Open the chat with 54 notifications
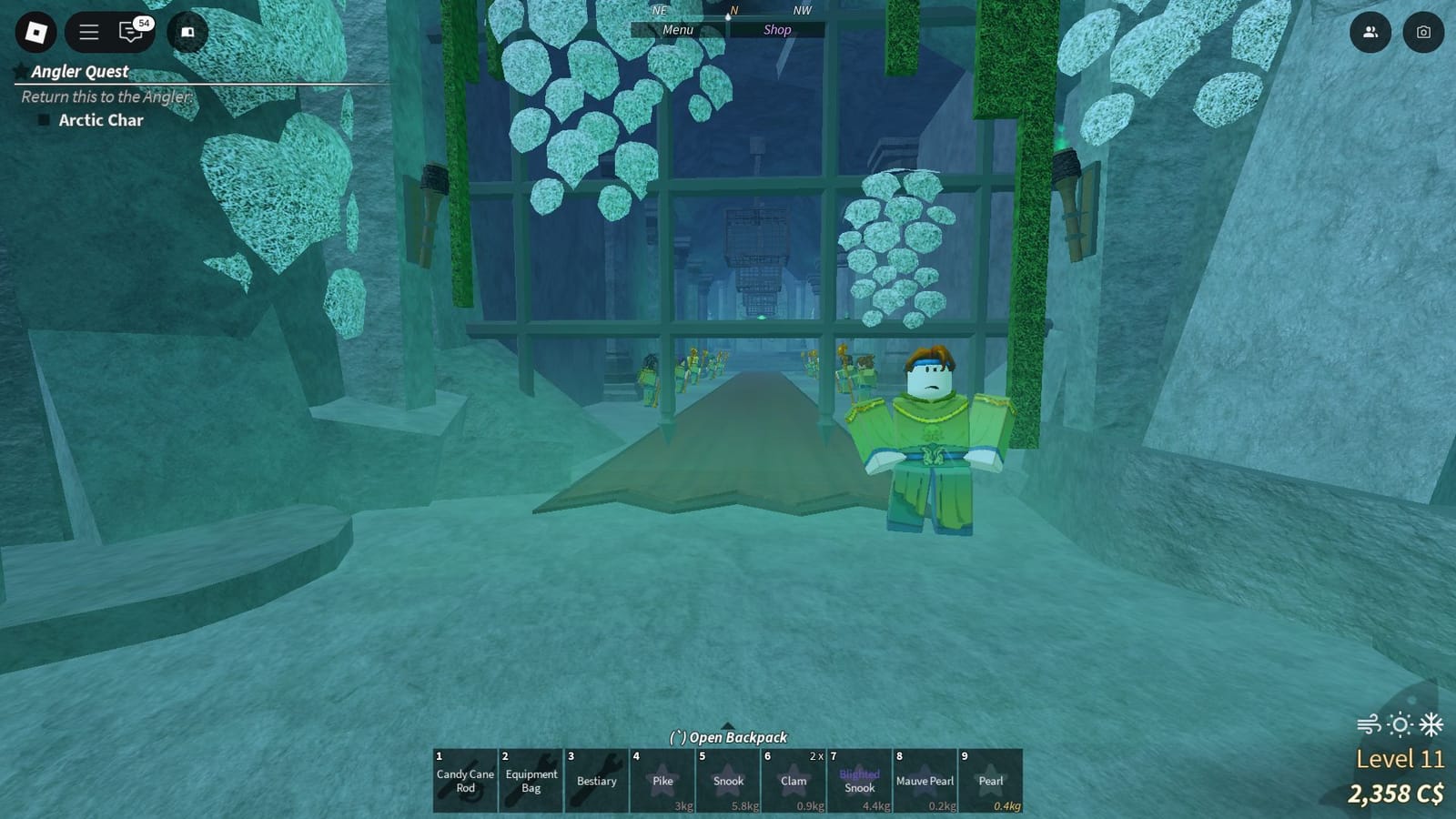This screenshot has width=1456, height=819. 126,32
